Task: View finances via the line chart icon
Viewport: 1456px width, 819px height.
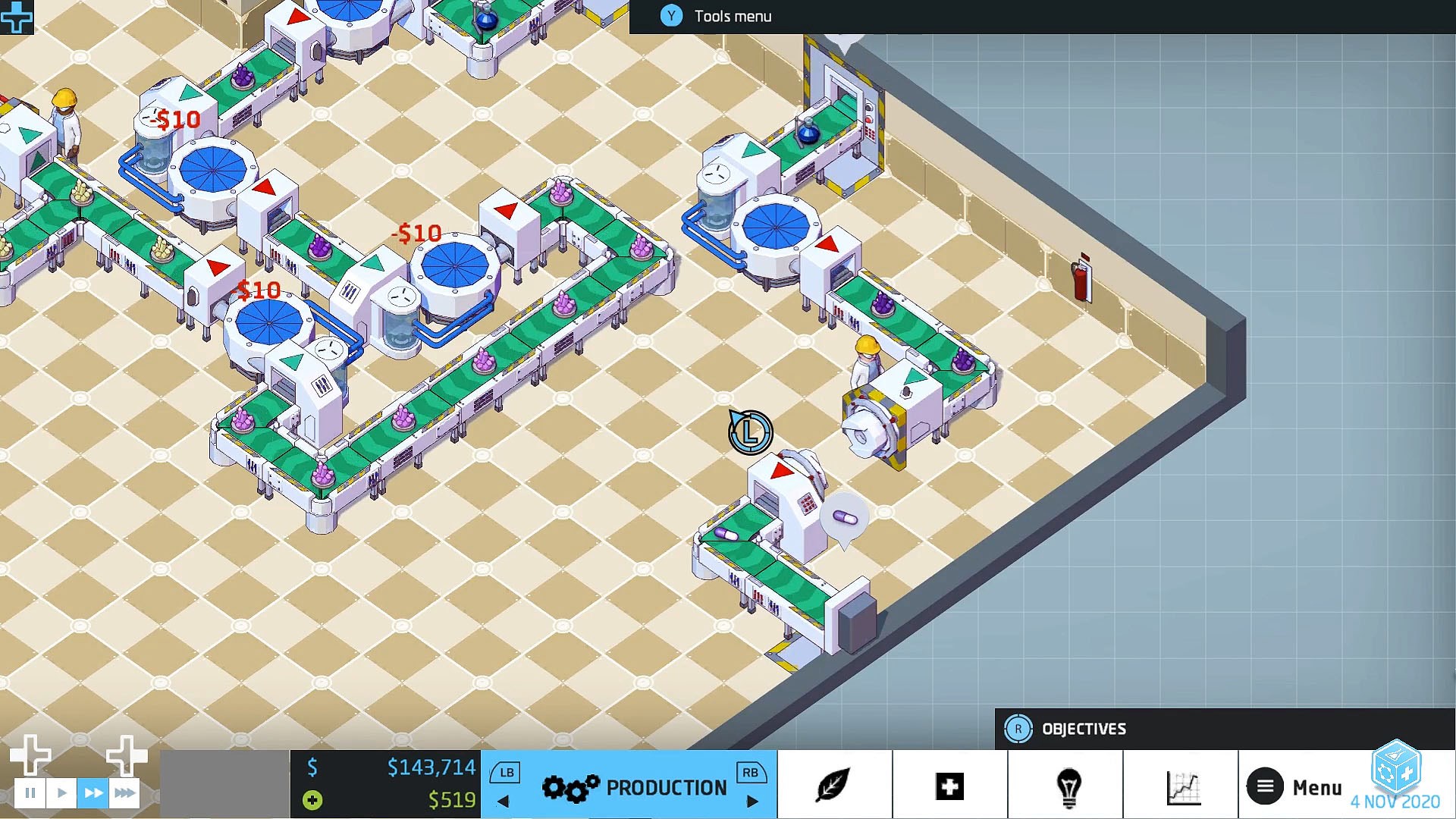Action: pyautogui.click(x=1181, y=786)
